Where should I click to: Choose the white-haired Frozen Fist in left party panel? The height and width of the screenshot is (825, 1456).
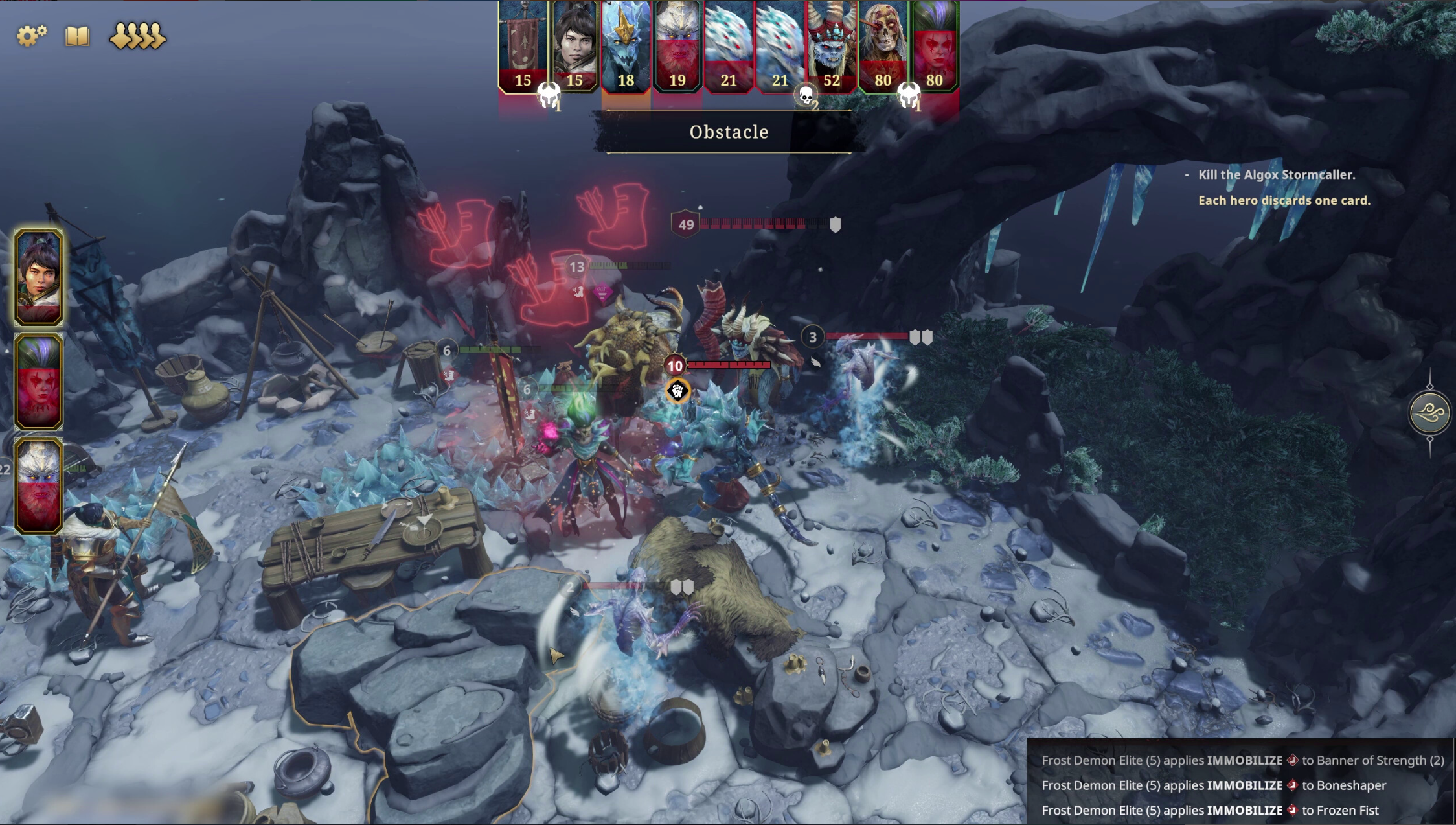click(39, 485)
